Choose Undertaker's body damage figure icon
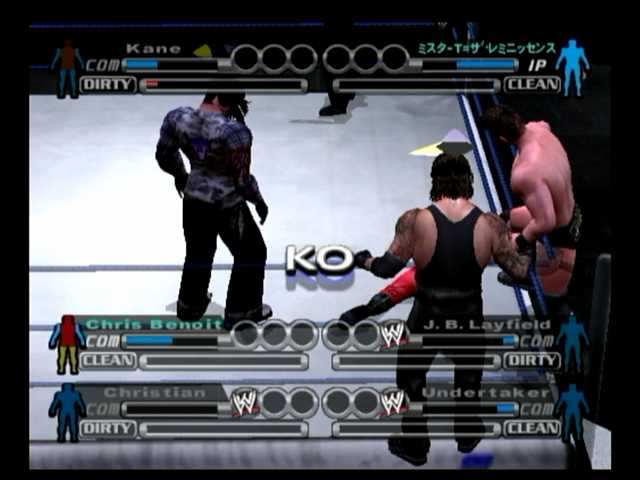 (572, 411)
